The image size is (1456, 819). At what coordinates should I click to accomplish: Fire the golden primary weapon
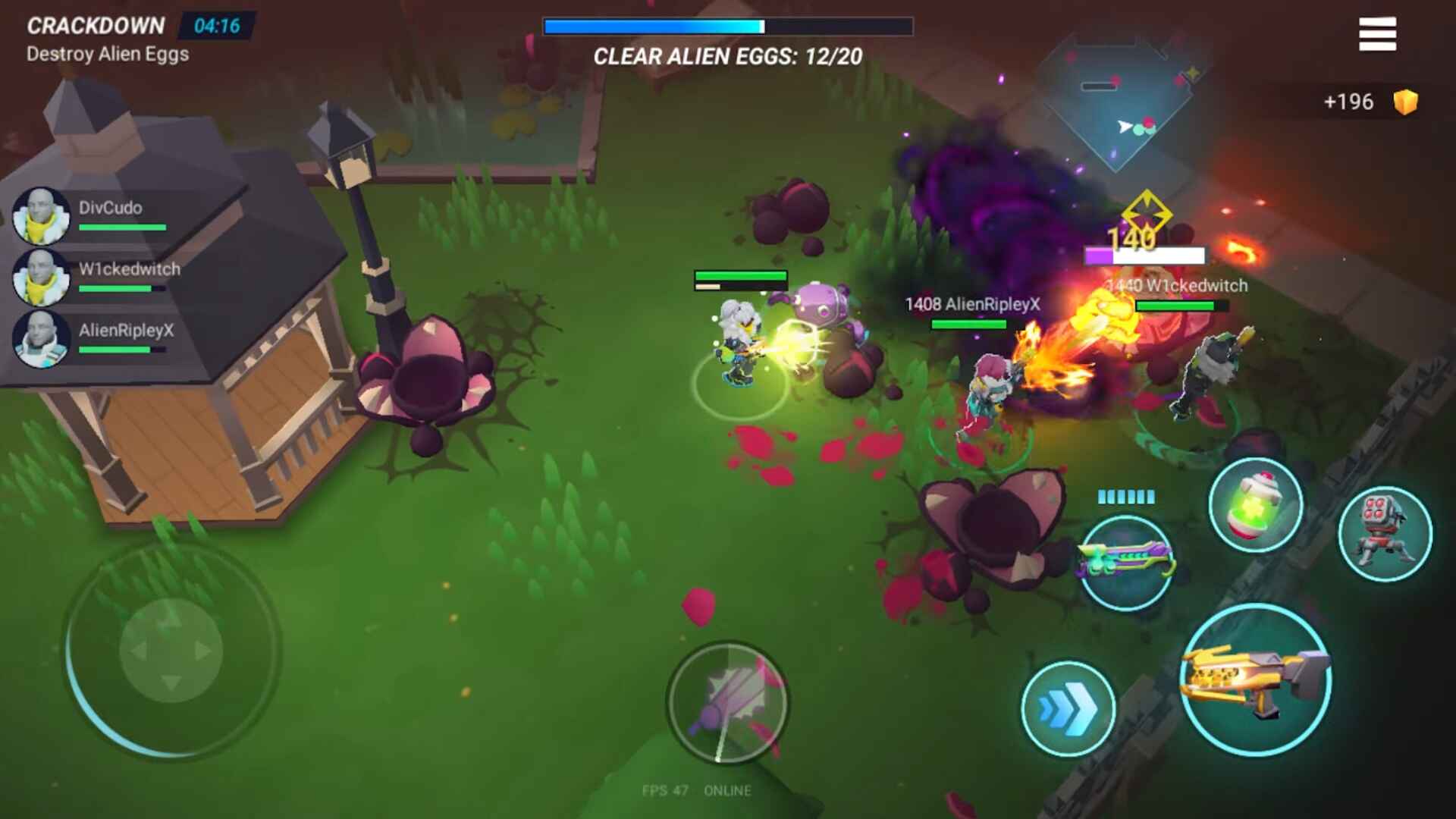(x=1256, y=679)
